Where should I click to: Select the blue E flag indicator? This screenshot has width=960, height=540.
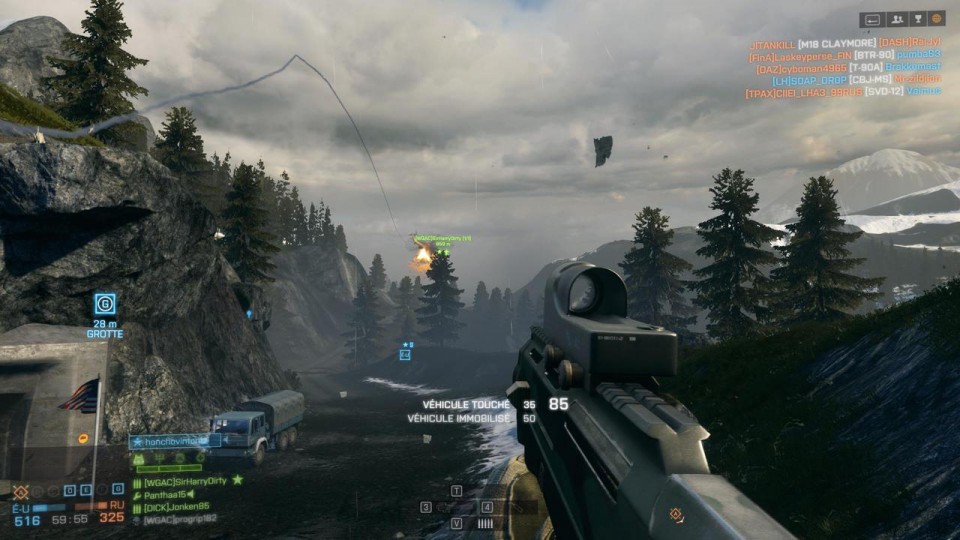coord(88,490)
